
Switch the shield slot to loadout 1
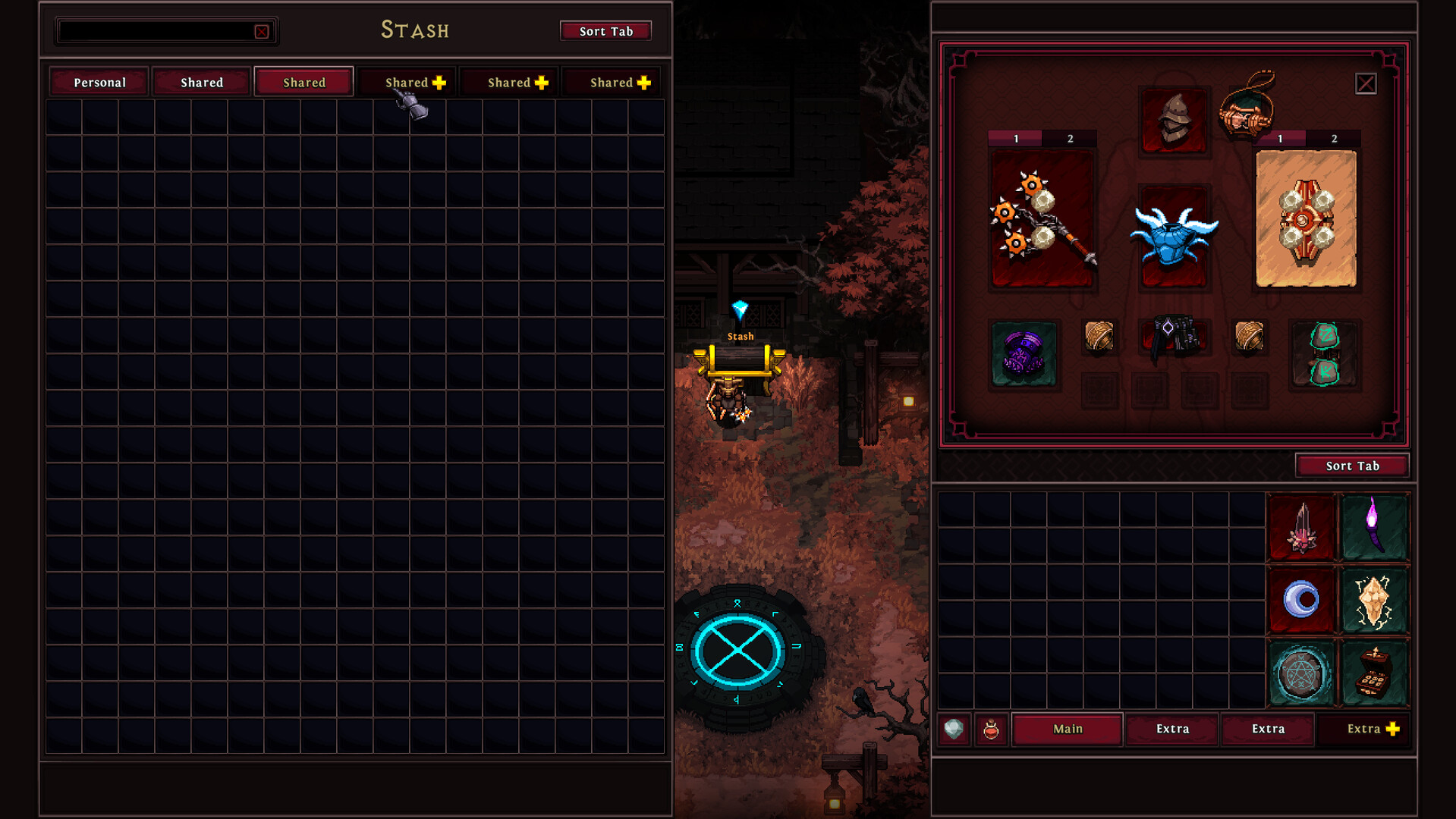pyautogui.click(x=1278, y=139)
